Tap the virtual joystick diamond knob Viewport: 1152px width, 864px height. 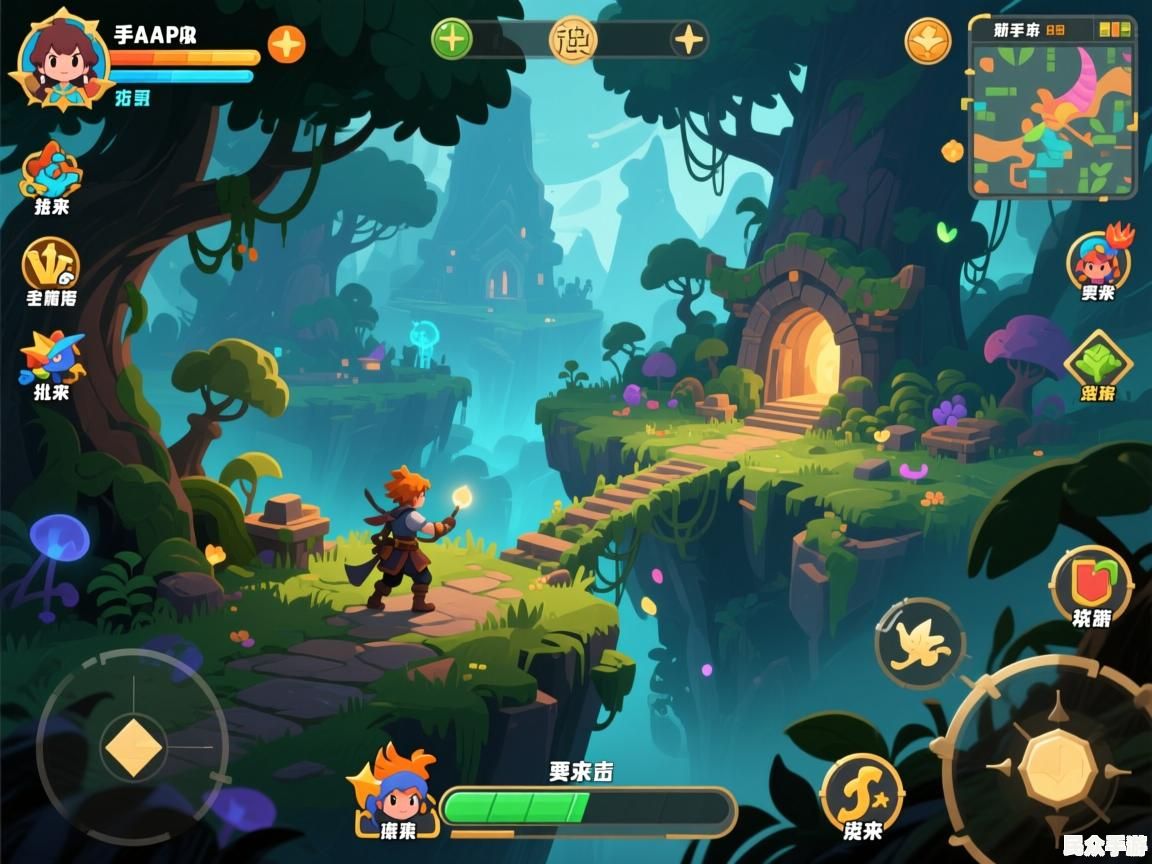tap(133, 747)
